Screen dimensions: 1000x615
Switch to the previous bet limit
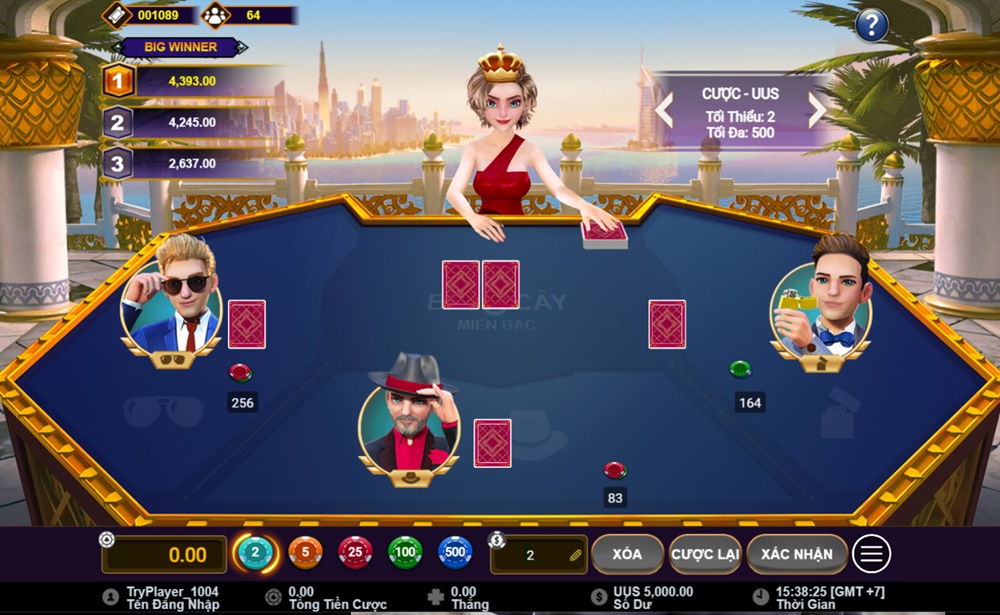point(664,109)
